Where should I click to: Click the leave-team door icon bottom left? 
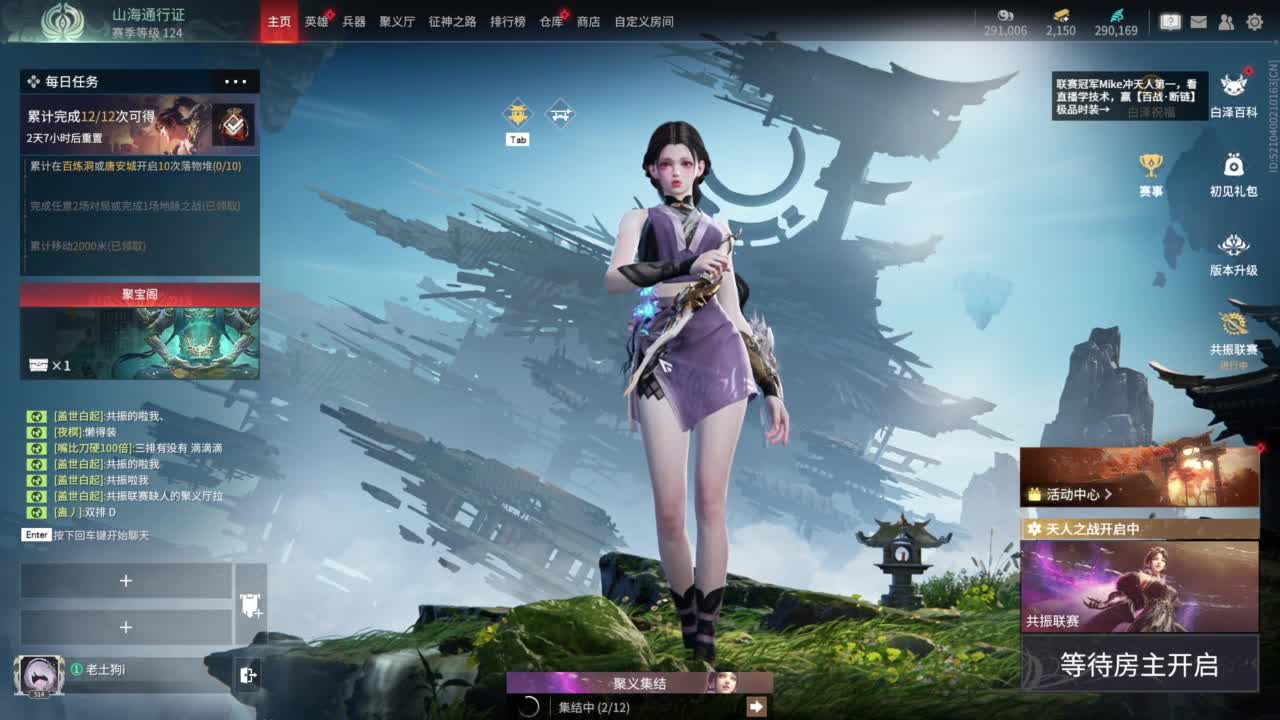click(x=248, y=673)
